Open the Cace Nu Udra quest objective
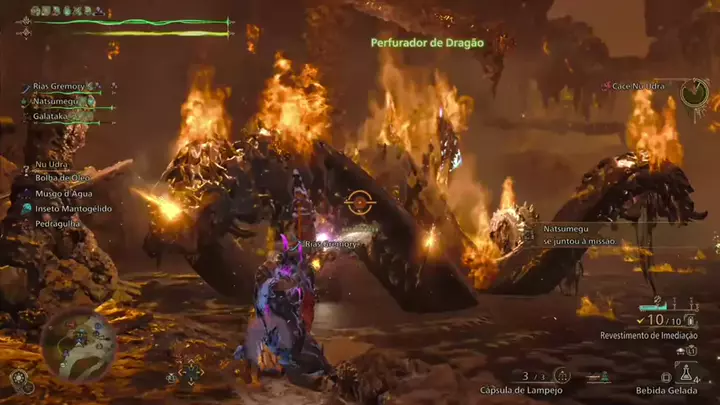Viewport: 720px width, 405px height. 640,87
